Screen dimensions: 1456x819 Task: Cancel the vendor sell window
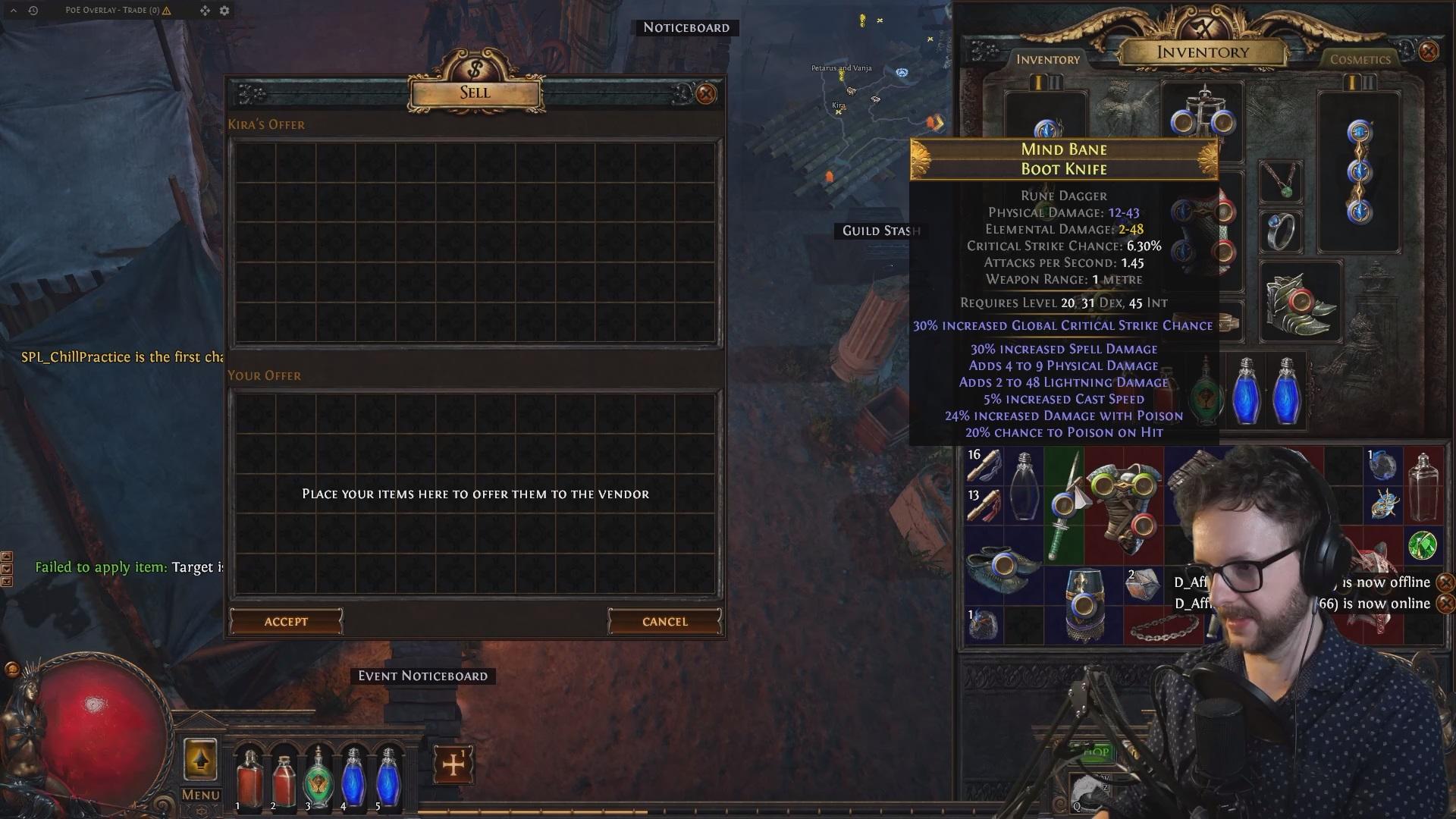point(664,622)
